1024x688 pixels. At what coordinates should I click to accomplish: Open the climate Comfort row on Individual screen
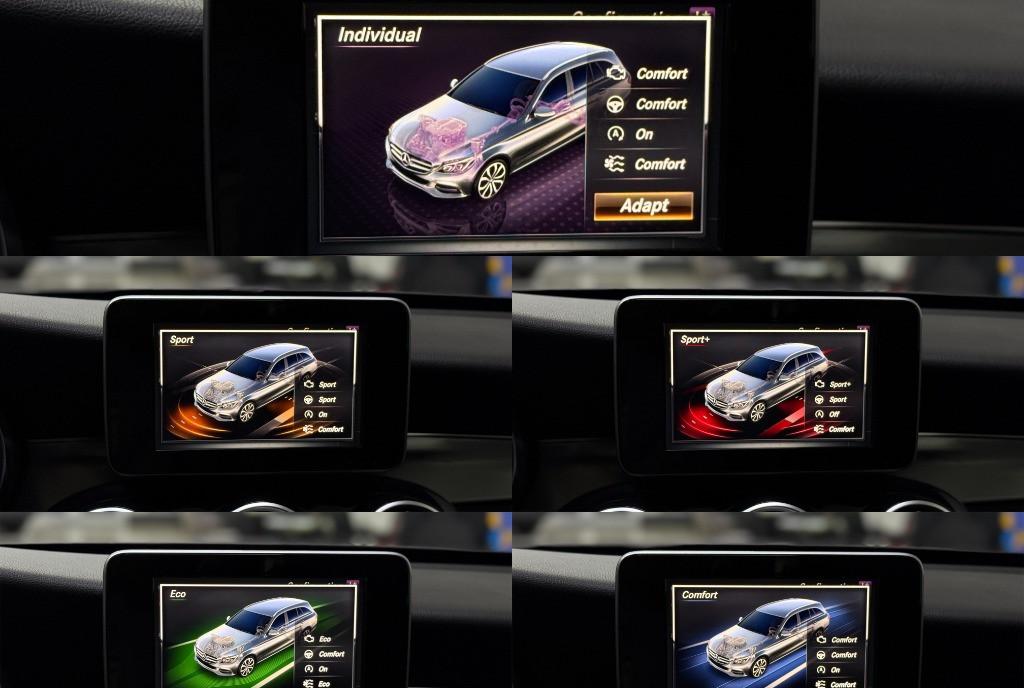click(647, 164)
